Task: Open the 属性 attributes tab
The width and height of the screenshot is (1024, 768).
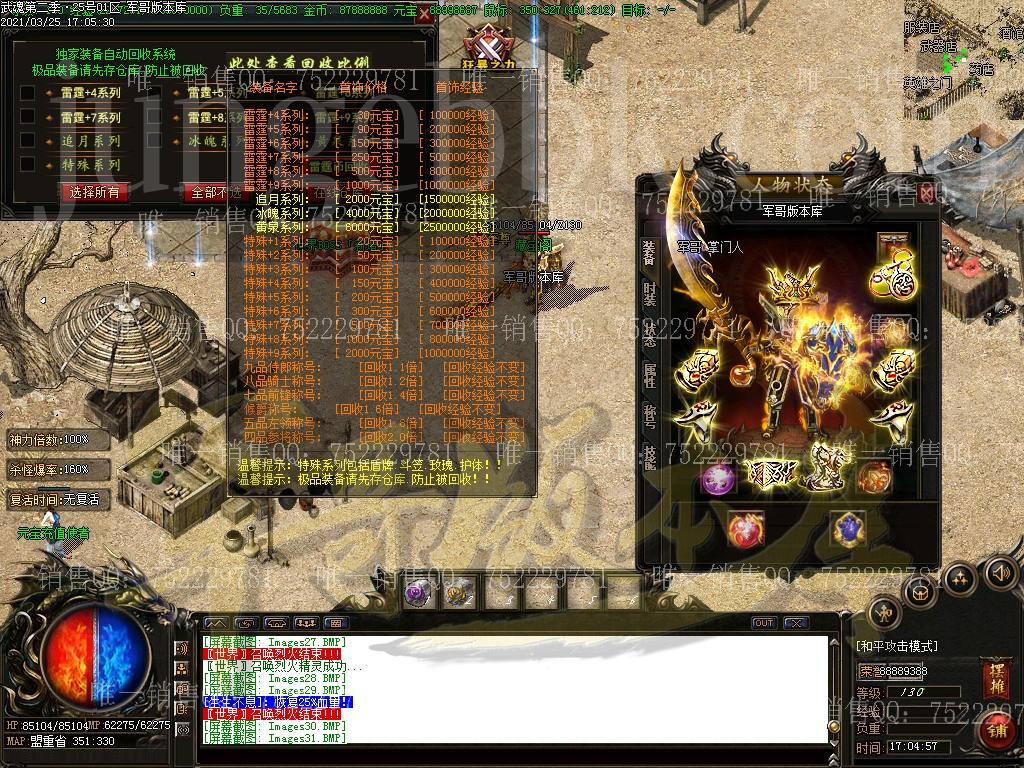Action: click(650, 376)
